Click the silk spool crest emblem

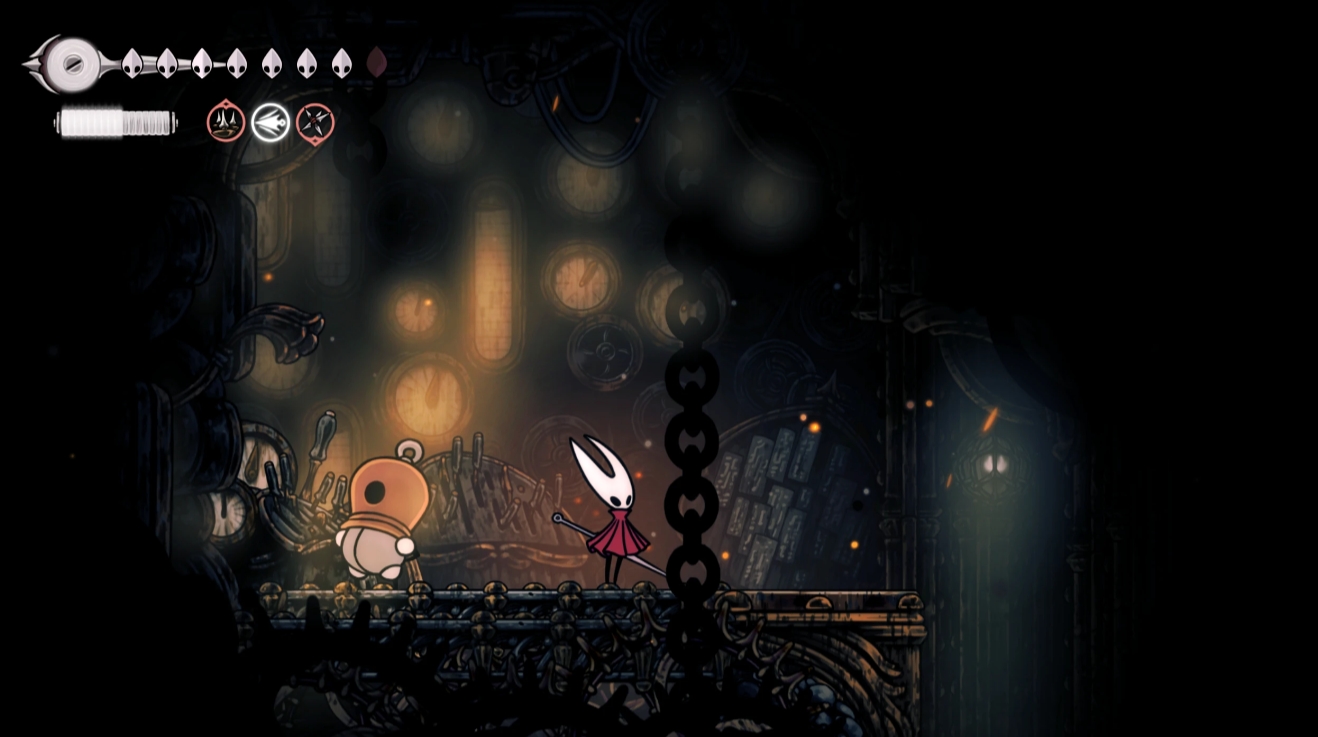pos(71,64)
